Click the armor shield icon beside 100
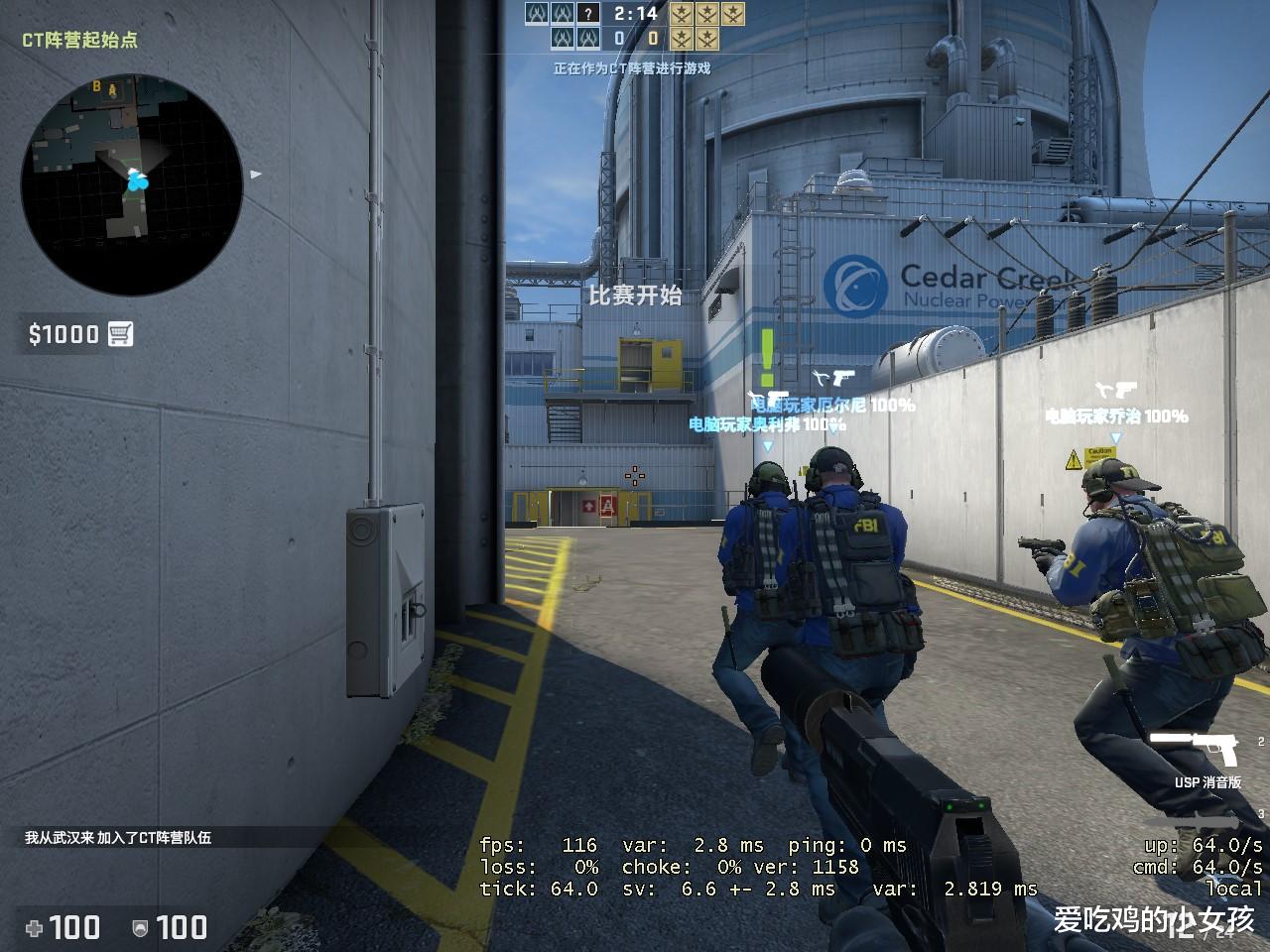This screenshot has width=1270, height=952. (x=141, y=926)
